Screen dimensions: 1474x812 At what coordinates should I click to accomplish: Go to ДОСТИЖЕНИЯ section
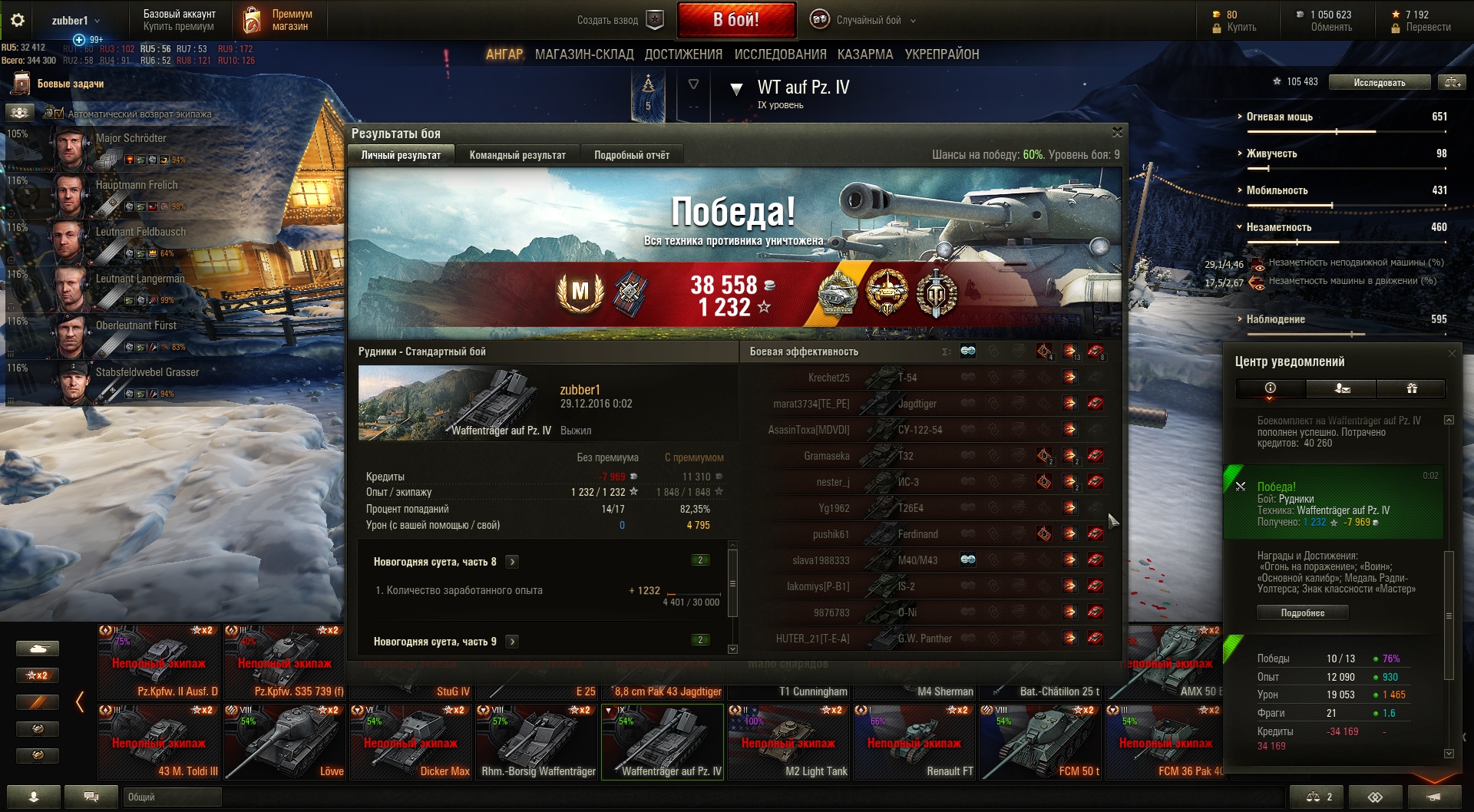(683, 54)
